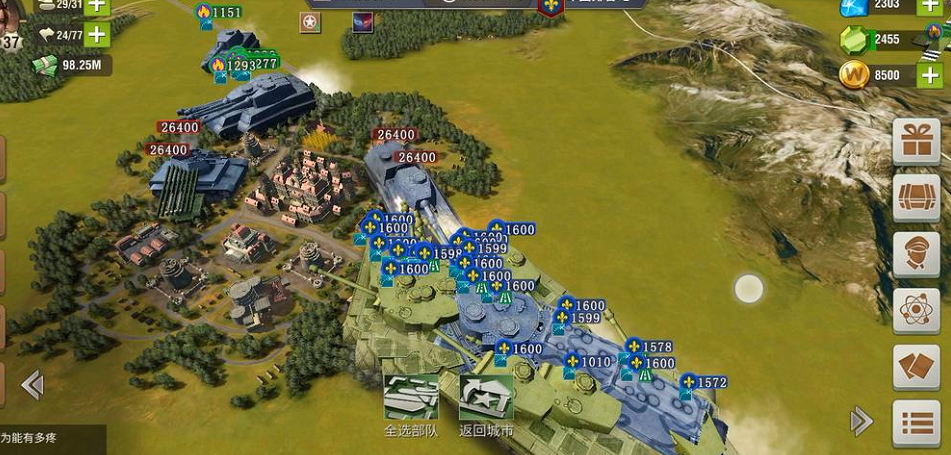Tap the star emblem badge icon
Image resolution: width=951 pixels, height=455 pixels.
coord(311,22)
